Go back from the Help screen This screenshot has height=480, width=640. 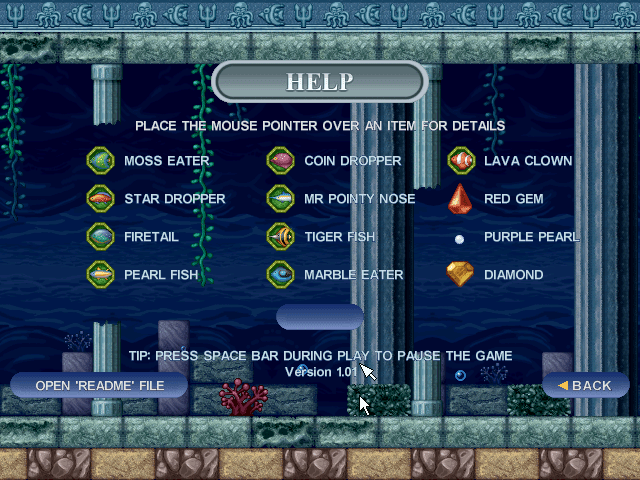point(585,385)
